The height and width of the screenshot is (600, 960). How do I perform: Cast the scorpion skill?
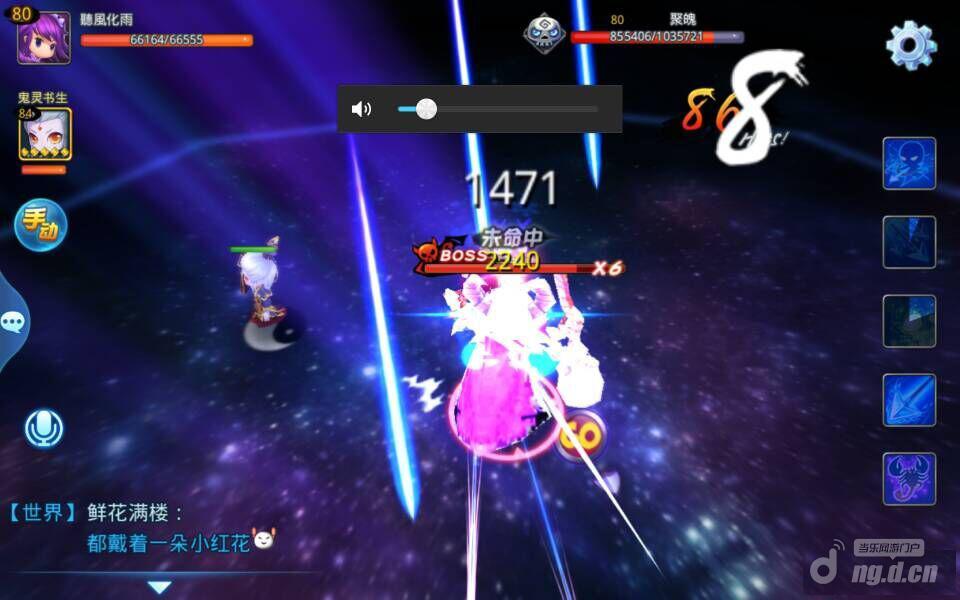coord(909,478)
